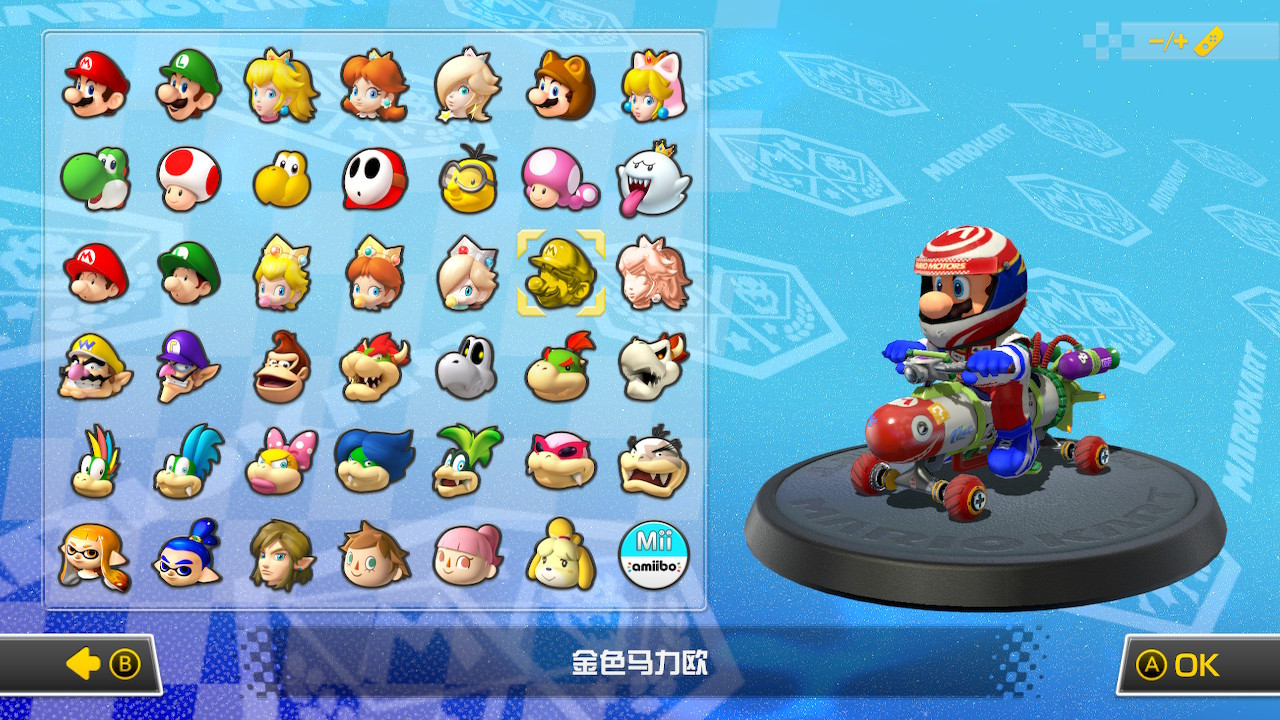The image size is (1280, 720).
Task: Choose Princess Peach
Action: pyautogui.click(x=281, y=87)
